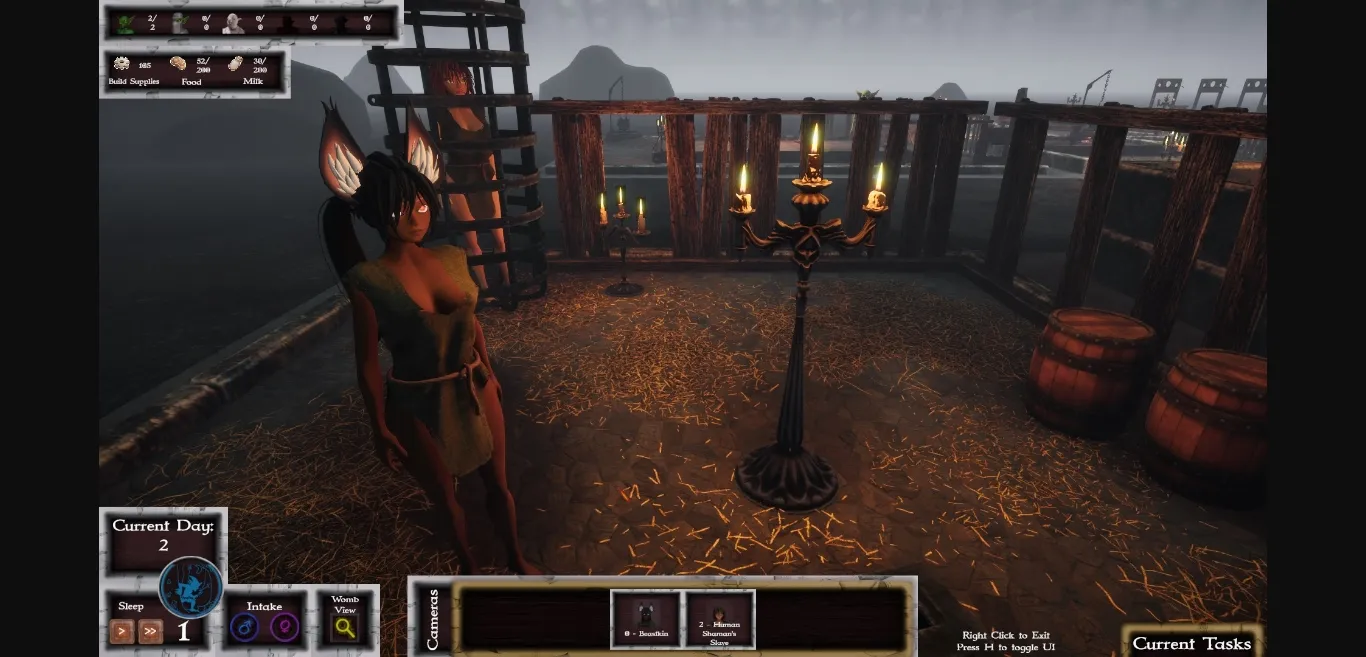Switch to the Beastkin camera thumbnail
This screenshot has height=657, width=1366.
(x=645, y=618)
